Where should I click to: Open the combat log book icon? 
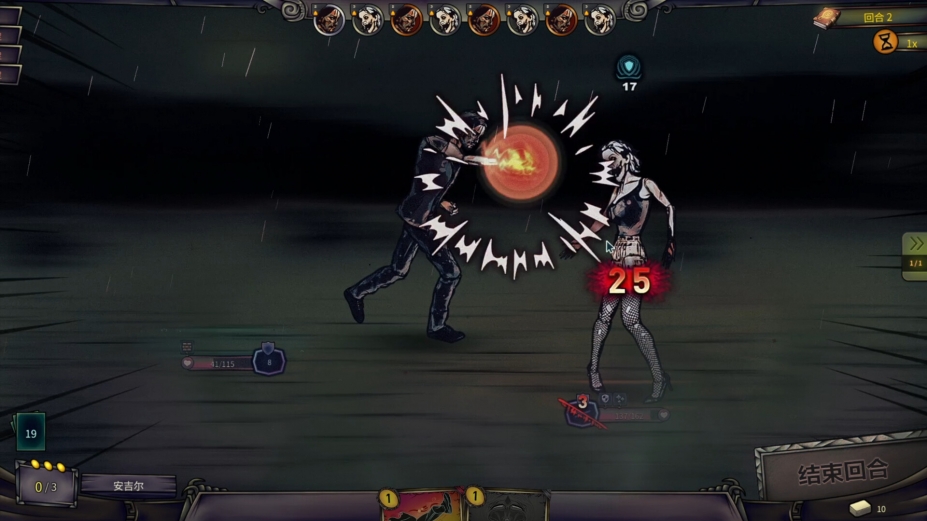tap(827, 17)
